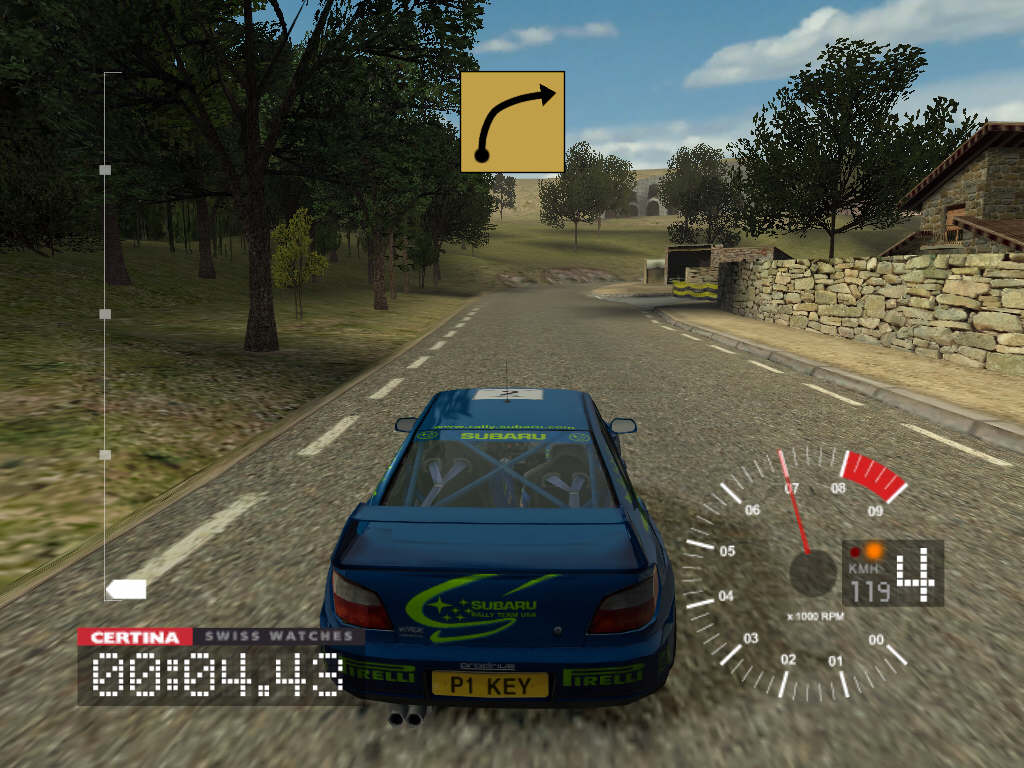Click the right-turn pace note arrow icon

[512, 122]
